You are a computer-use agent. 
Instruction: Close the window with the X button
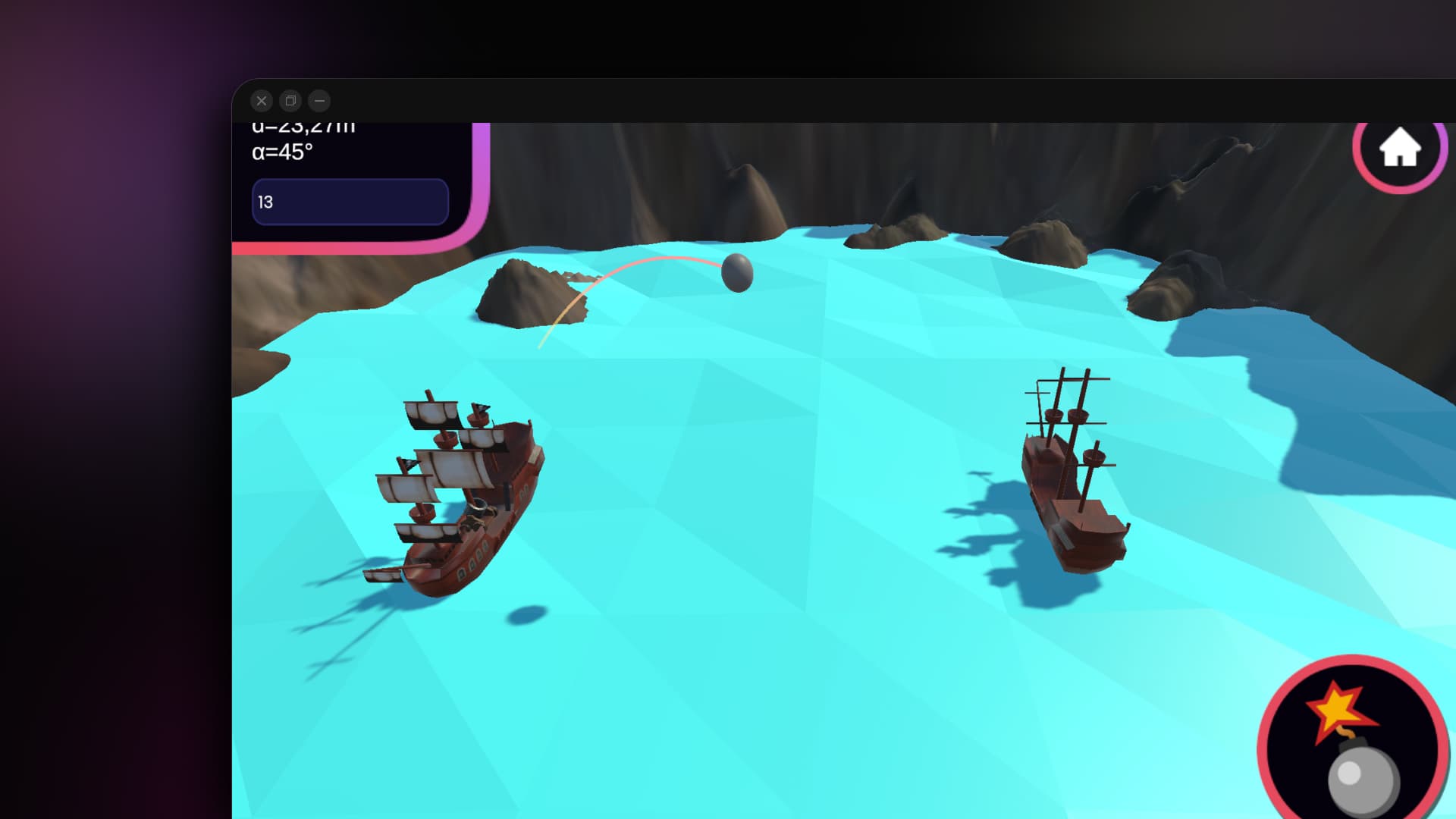pyautogui.click(x=262, y=101)
